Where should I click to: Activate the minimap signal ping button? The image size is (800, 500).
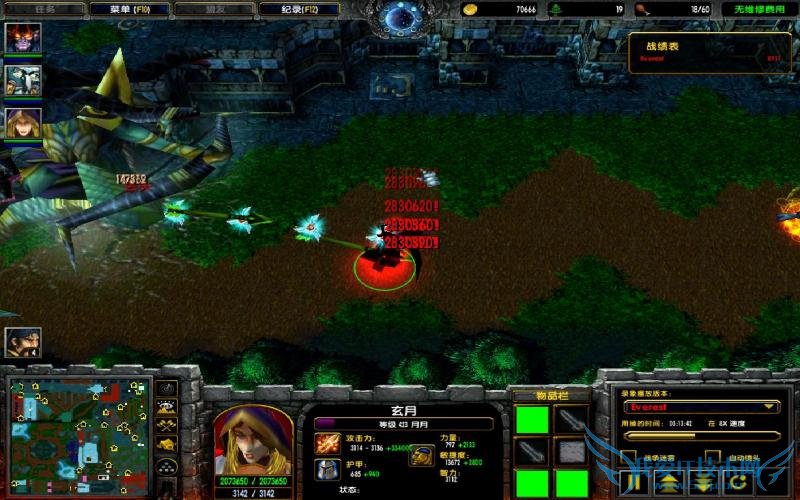pos(168,388)
